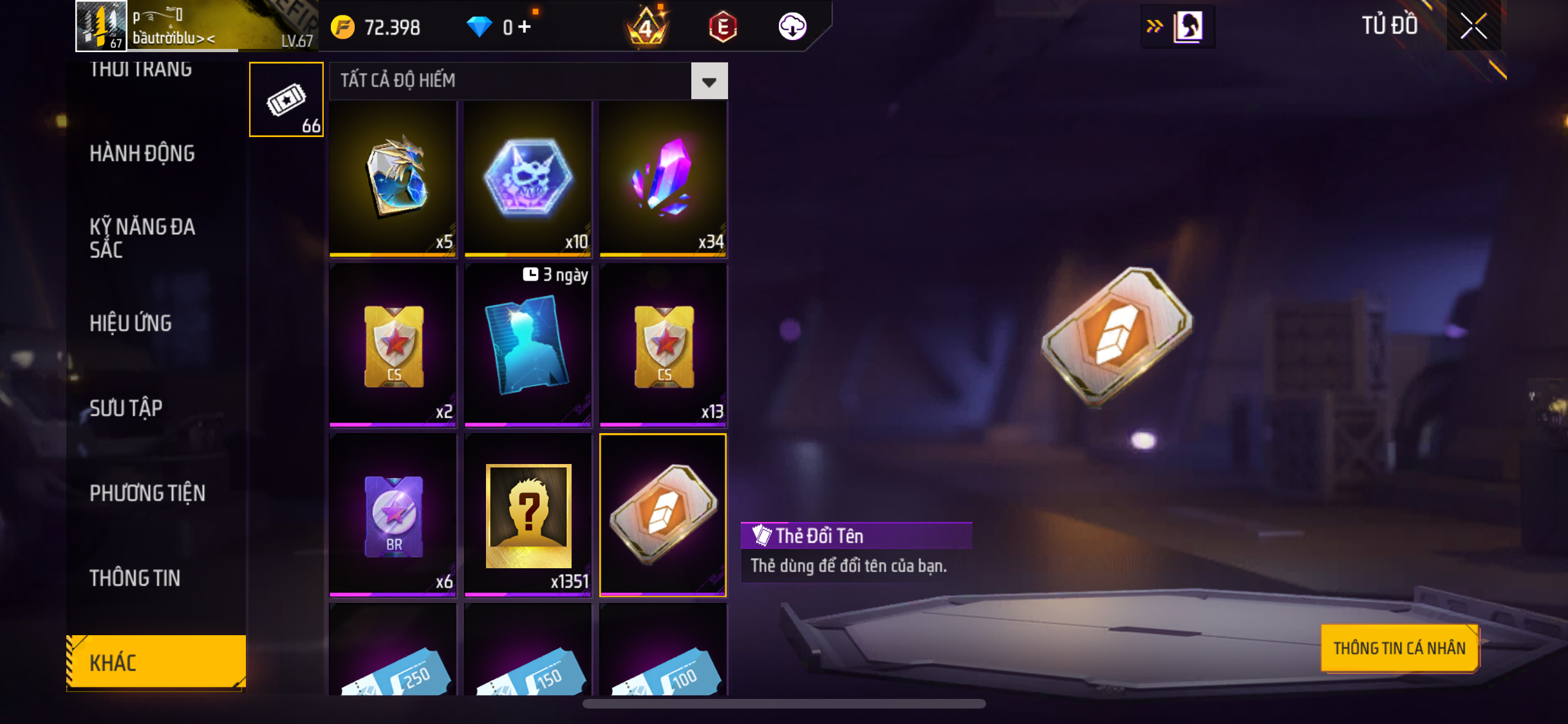Viewport: 1568px width, 724px height.
Task: Open the Thông Tin tab
Action: (x=135, y=578)
